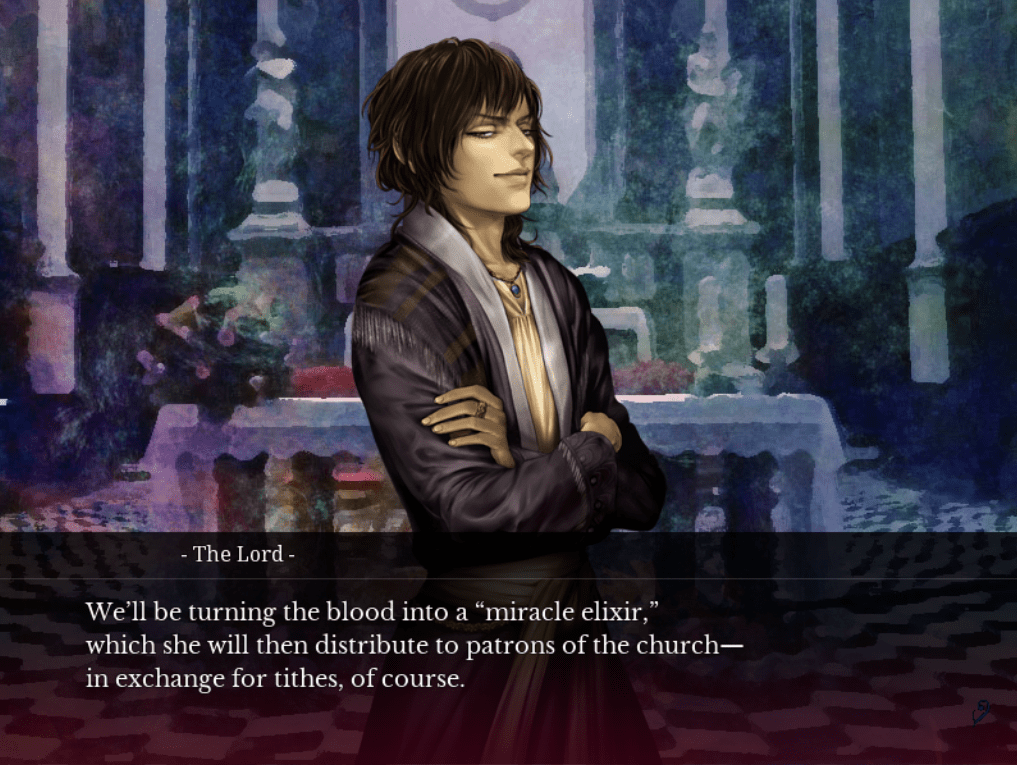Viewport: 1017px width, 765px height.
Task: Click the curled continue indicator in the dialogue box
Action: pyautogui.click(x=982, y=713)
